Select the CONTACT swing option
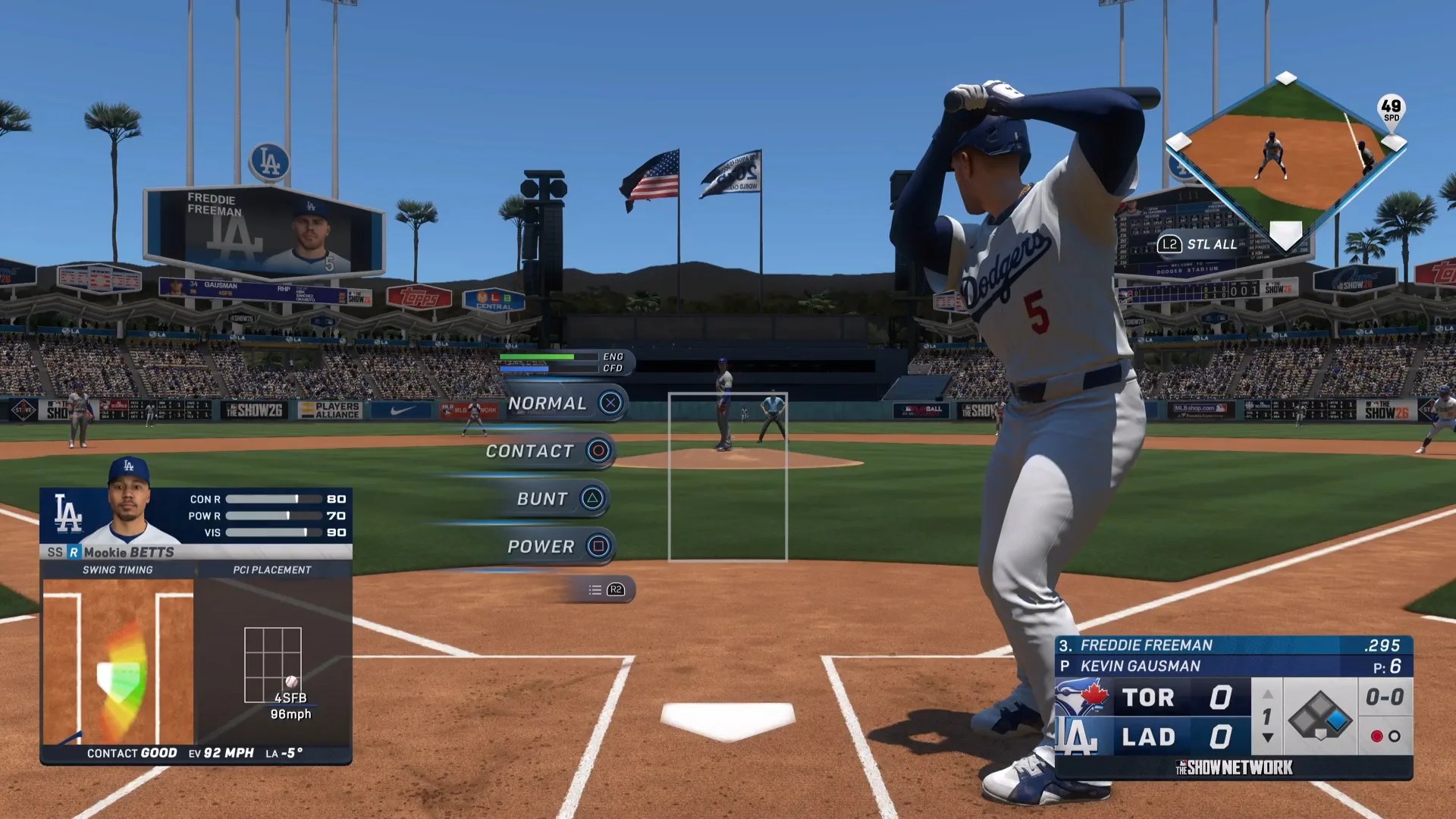 tap(548, 451)
